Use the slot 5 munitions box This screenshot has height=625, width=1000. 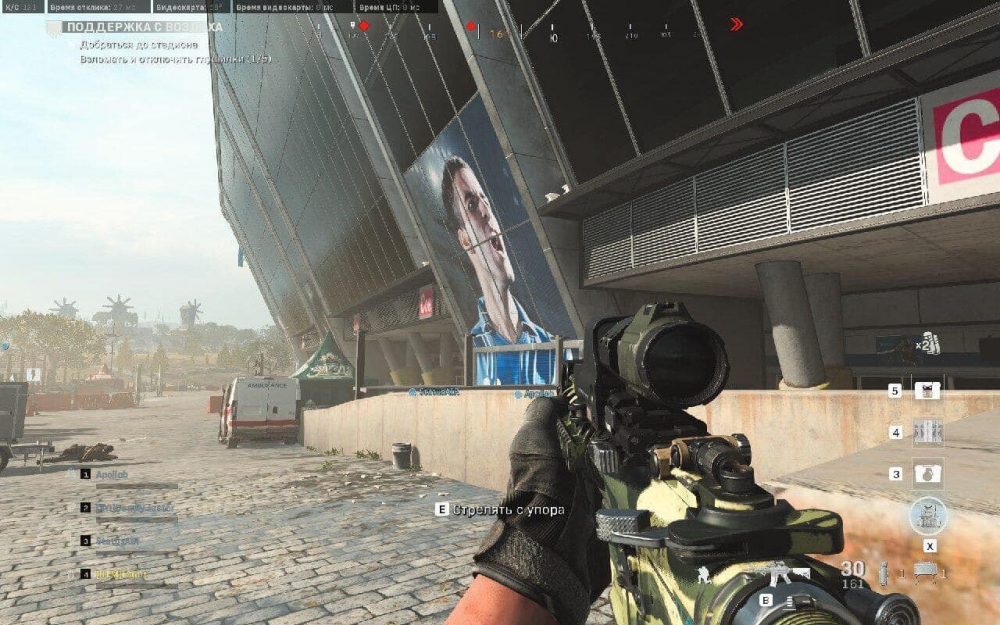click(x=928, y=391)
